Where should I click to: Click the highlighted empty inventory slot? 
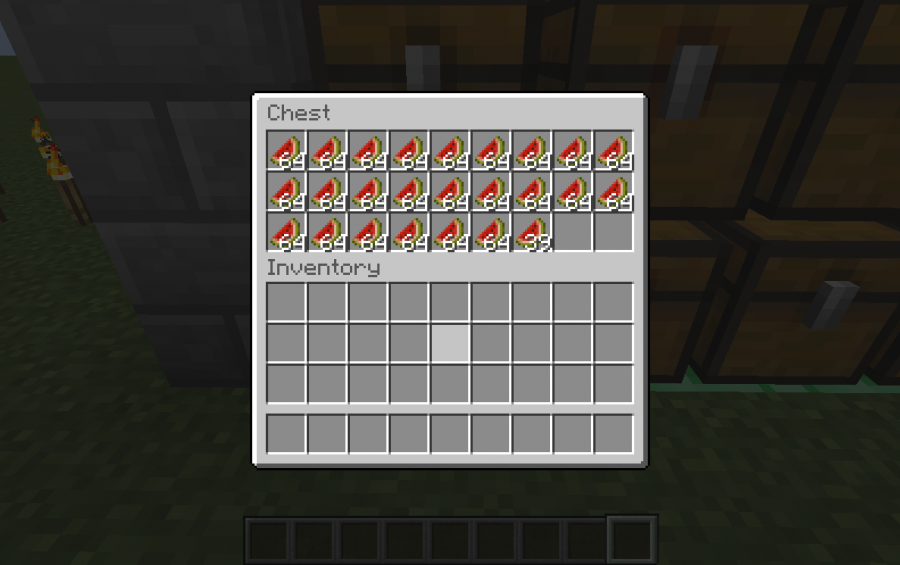(450, 343)
